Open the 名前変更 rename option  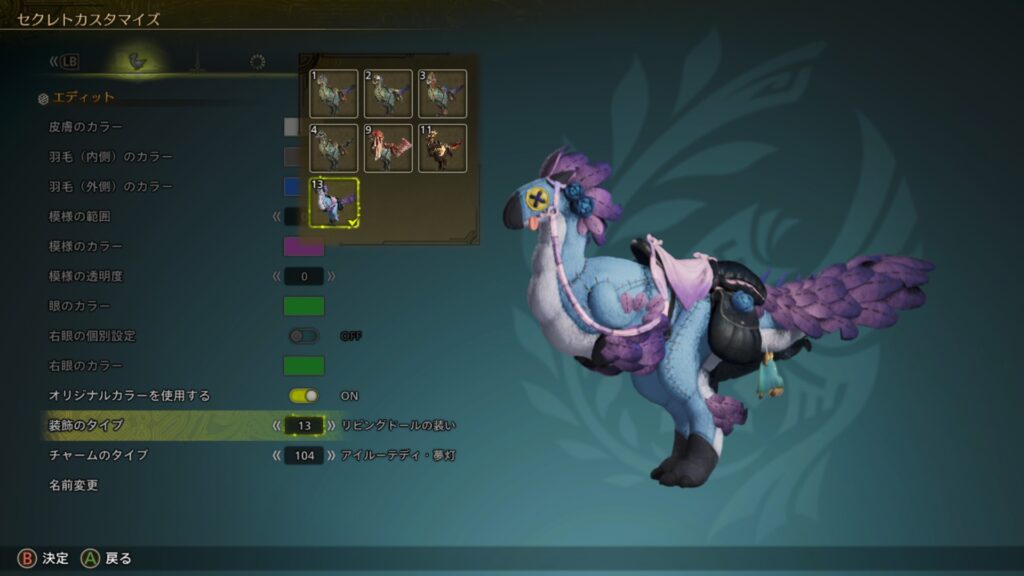pos(73,485)
